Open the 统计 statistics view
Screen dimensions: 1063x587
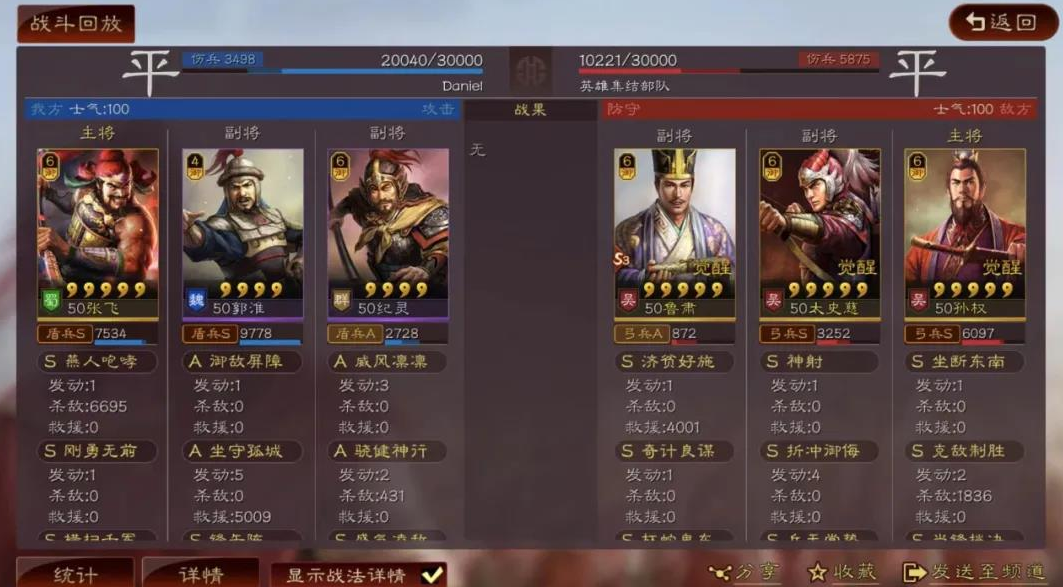[x=76, y=574]
